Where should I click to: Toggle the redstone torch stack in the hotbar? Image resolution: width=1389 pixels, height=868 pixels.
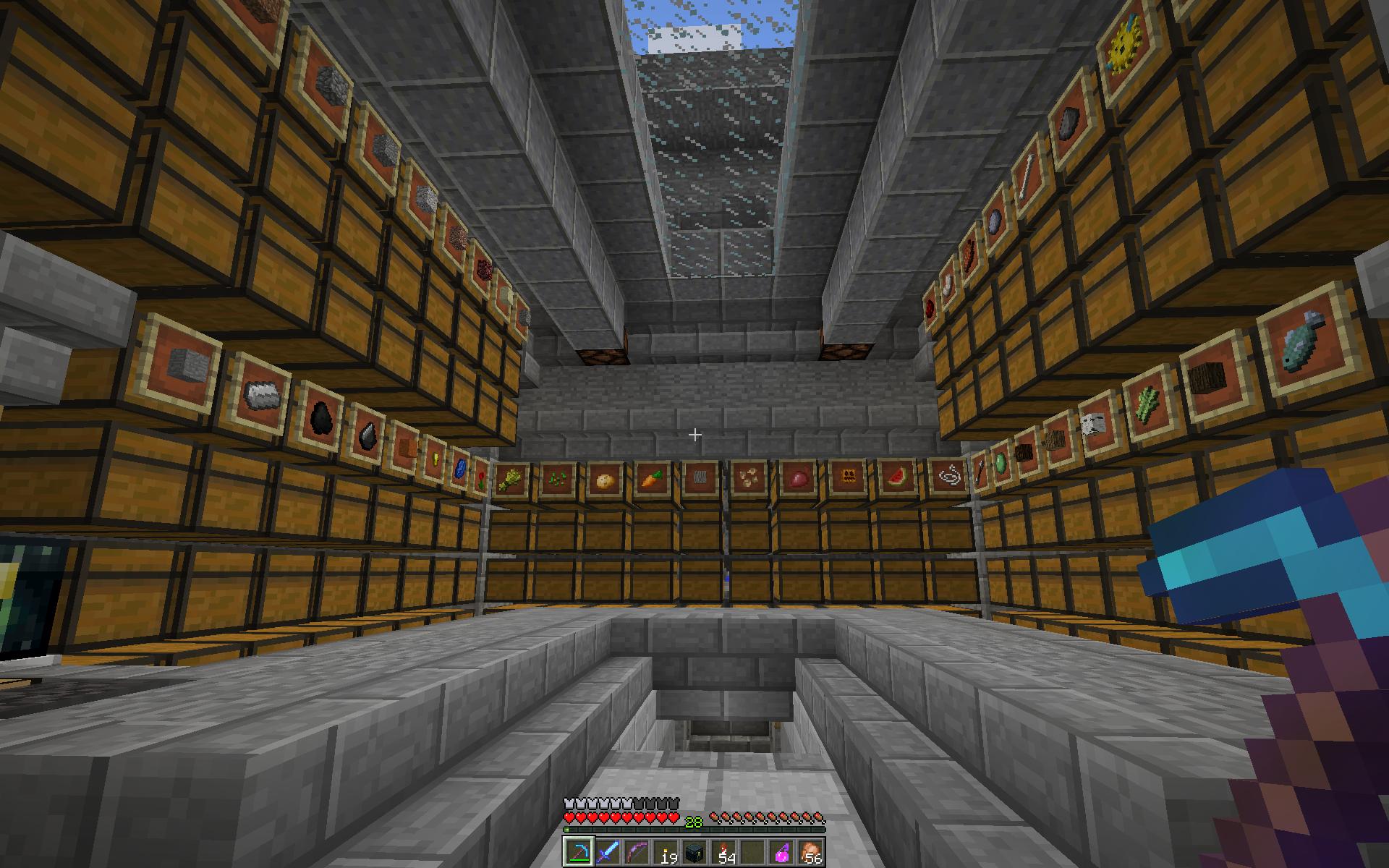(x=723, y=851)
